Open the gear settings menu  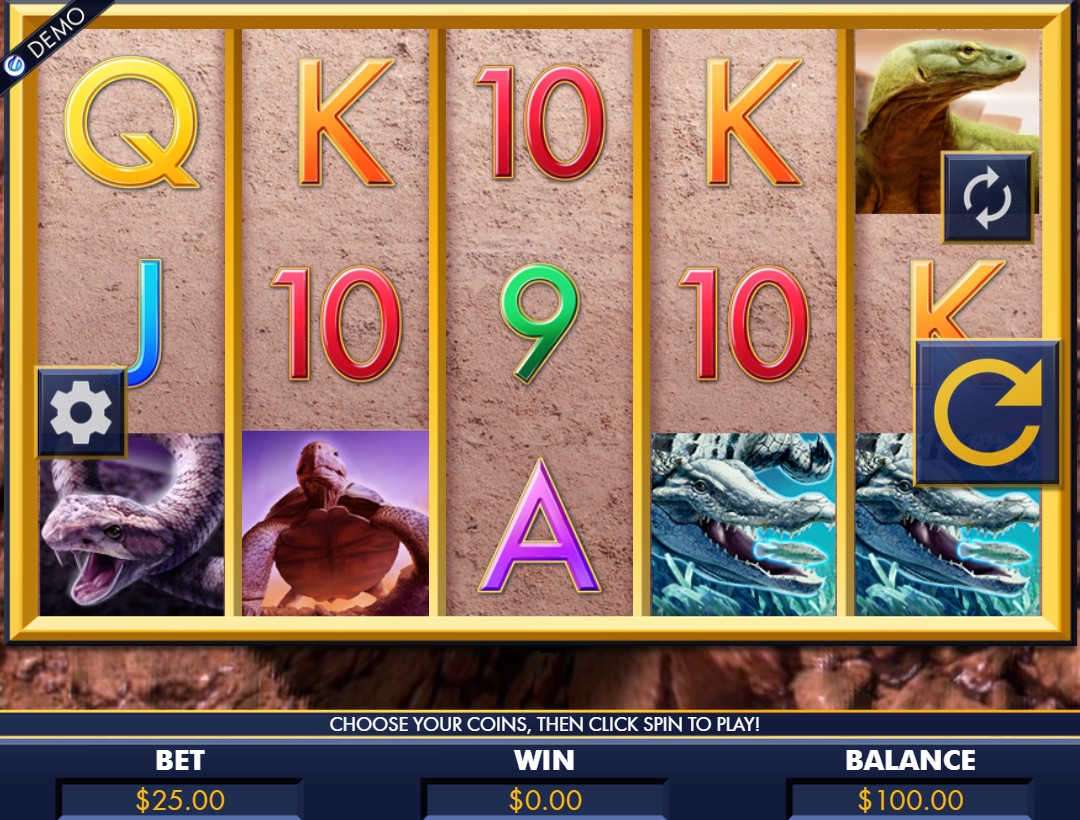point(81,411)
